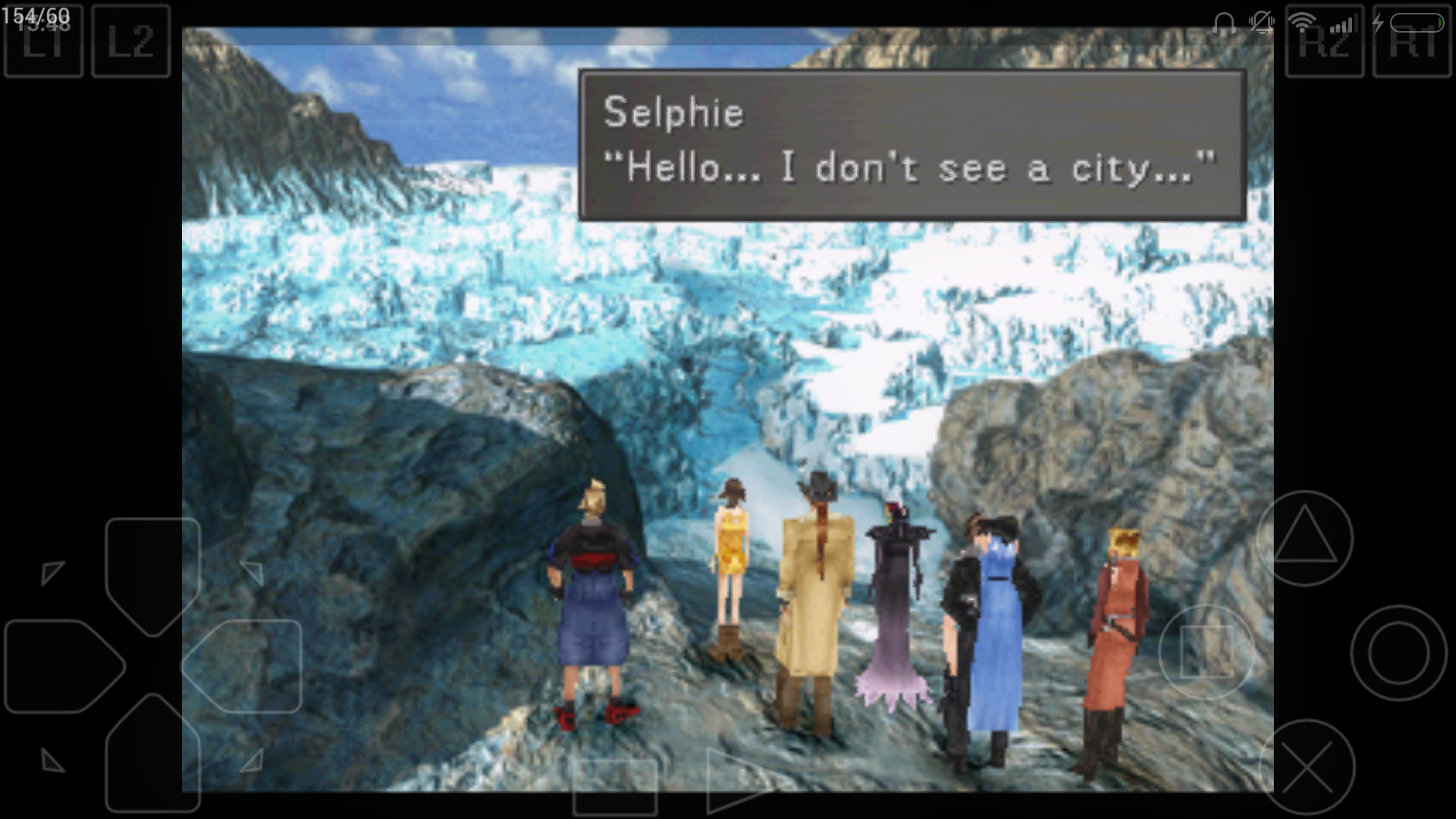Tap the triangle touch button

coord(1304,538)
